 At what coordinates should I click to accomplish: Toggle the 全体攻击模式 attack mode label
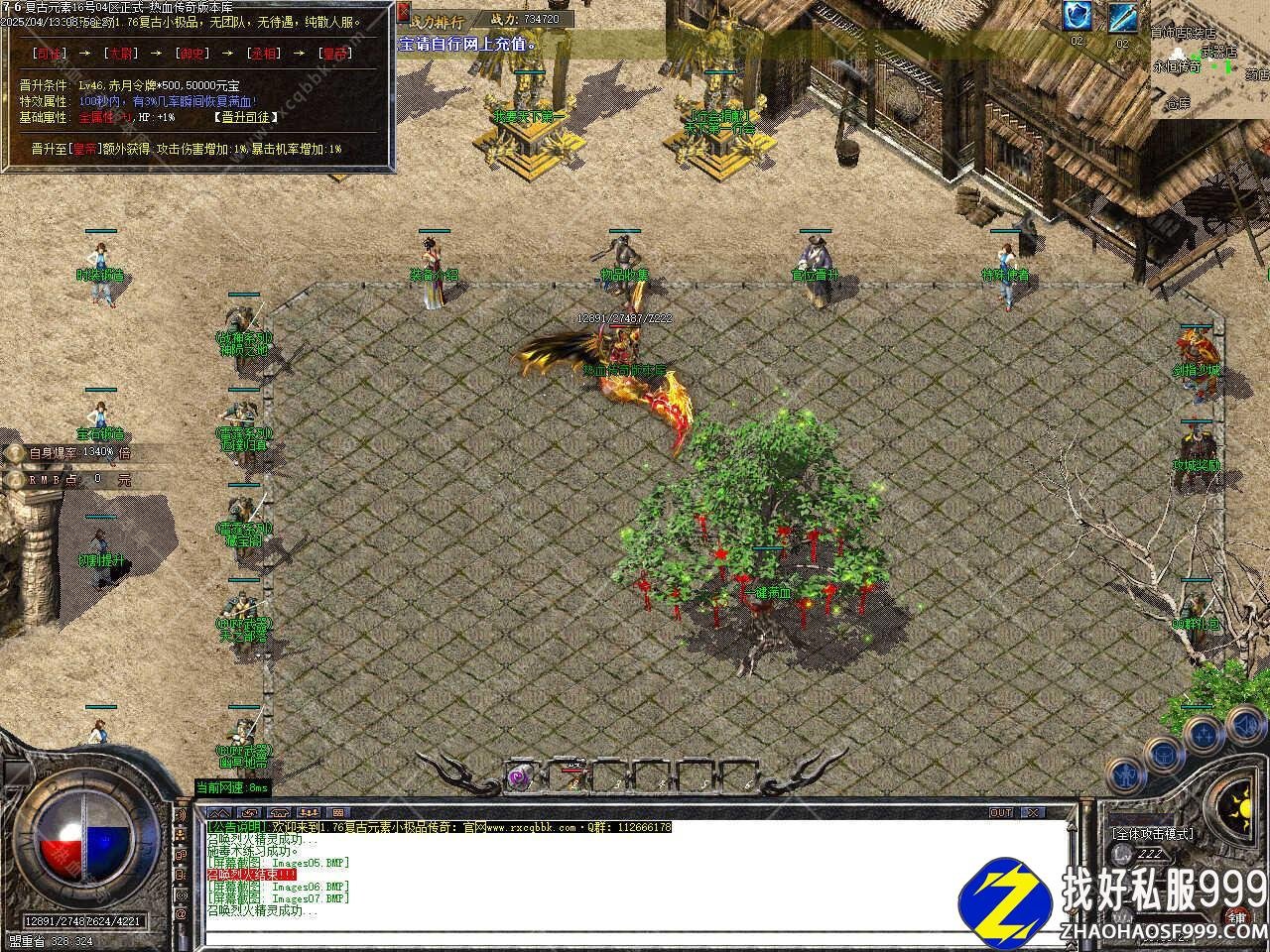point(1152,834)
